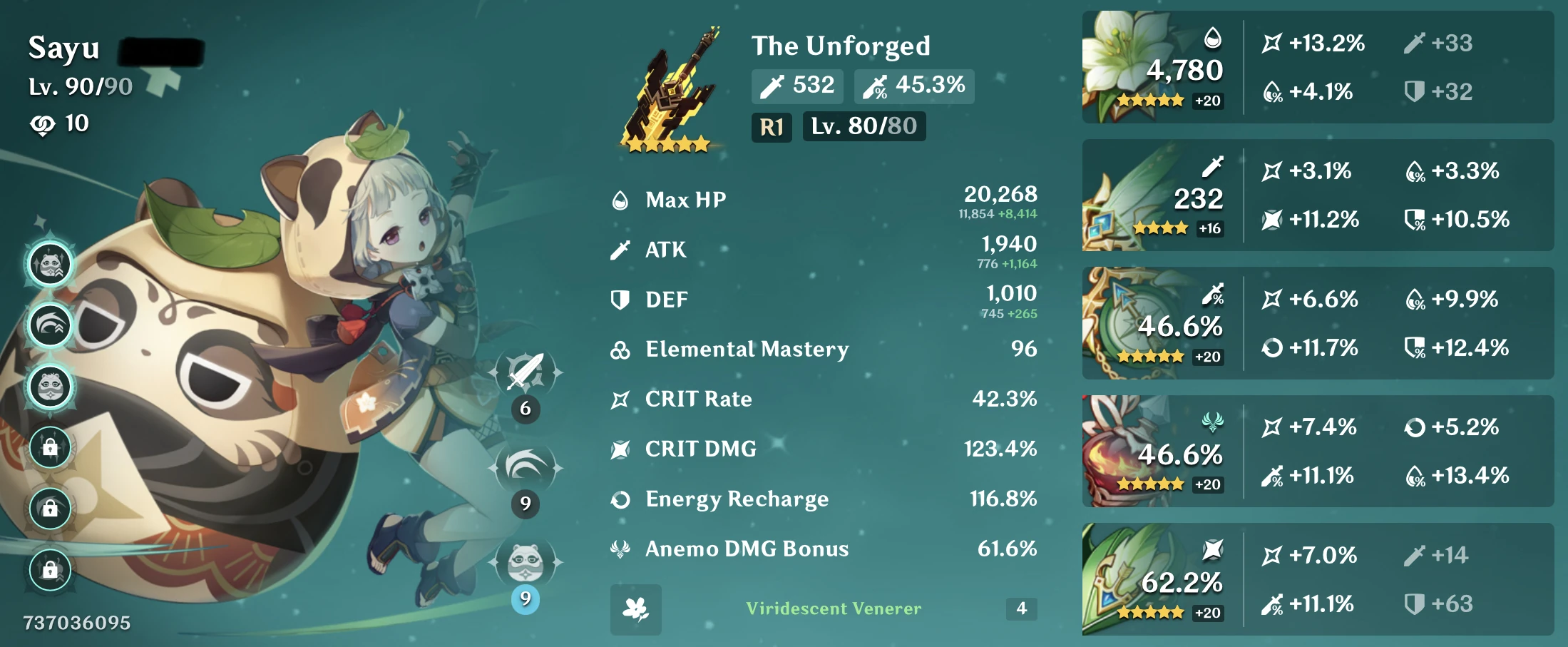This screenshot has width=1568, height=647.
Task: Click the Energy Recharge stat icon
Action: coord(620,499)
